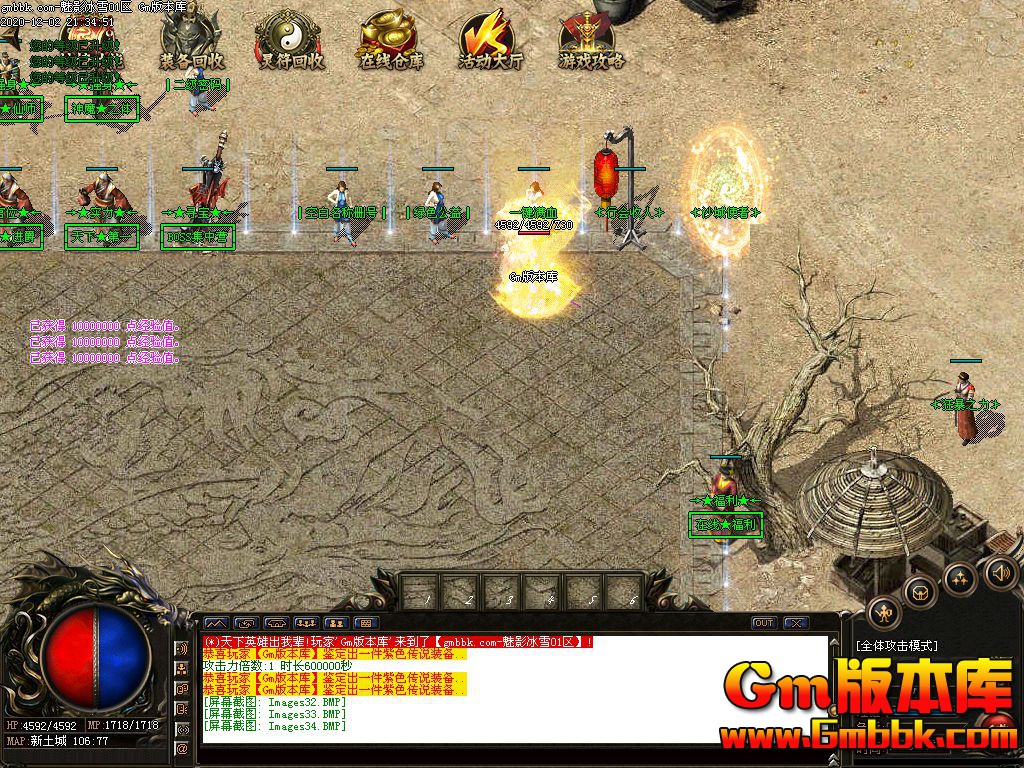
Task: Select quick slot number 1
Action: [421, 592]
